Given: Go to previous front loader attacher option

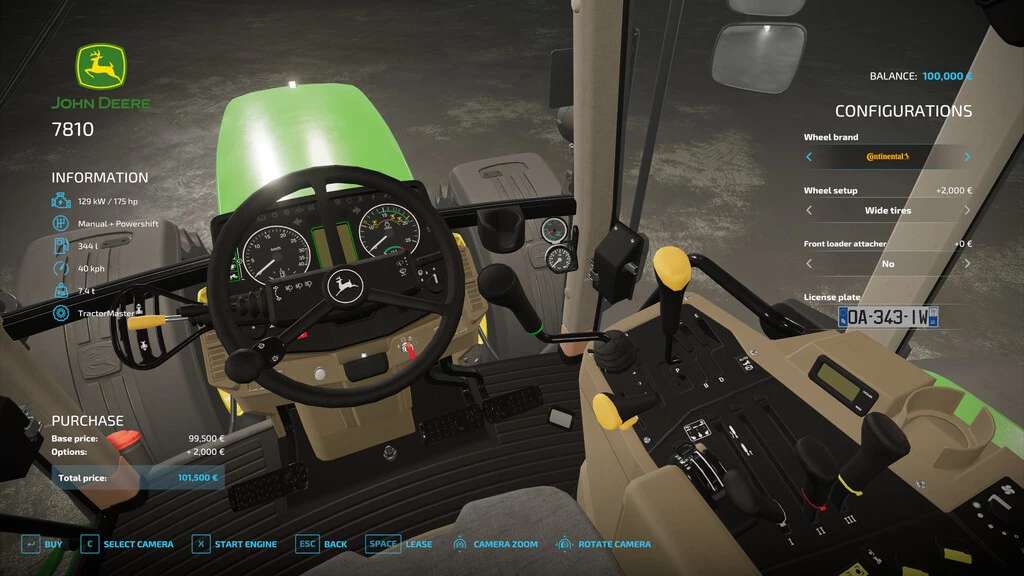Looking at the screenshot, I should [809, 264].
